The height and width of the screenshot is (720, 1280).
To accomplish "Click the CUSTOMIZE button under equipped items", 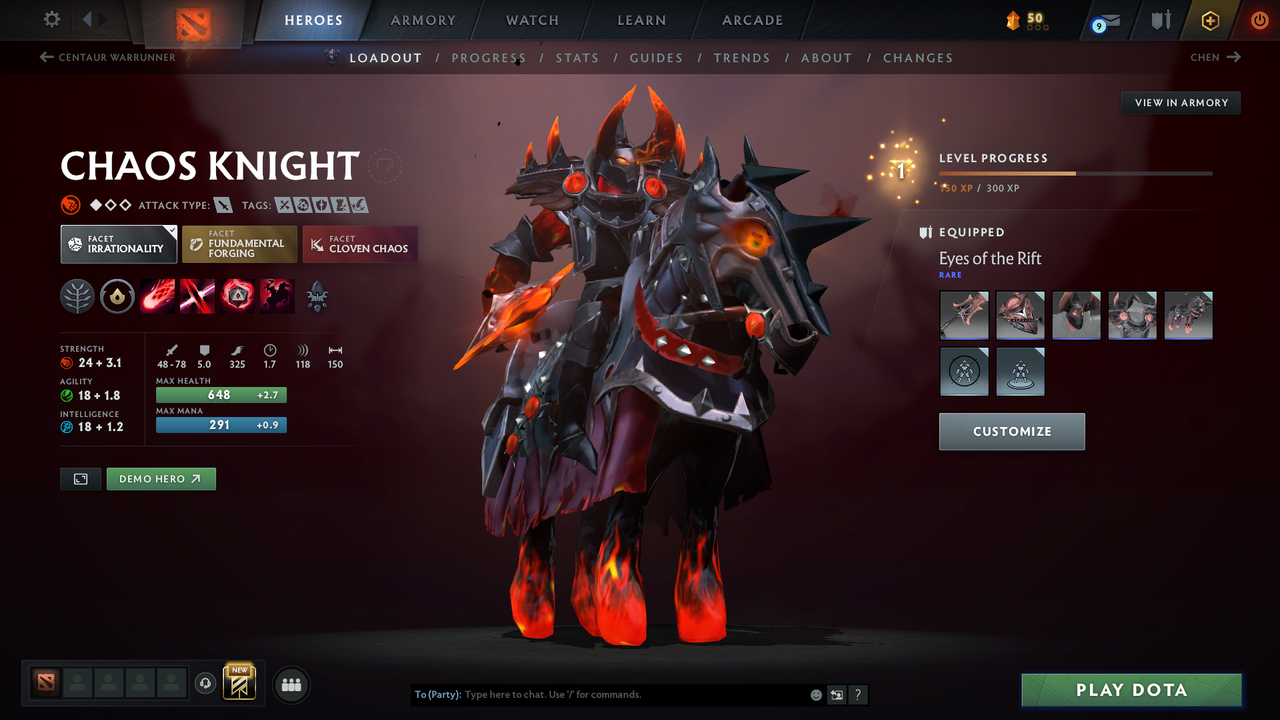I will (x=1011, y=431).
